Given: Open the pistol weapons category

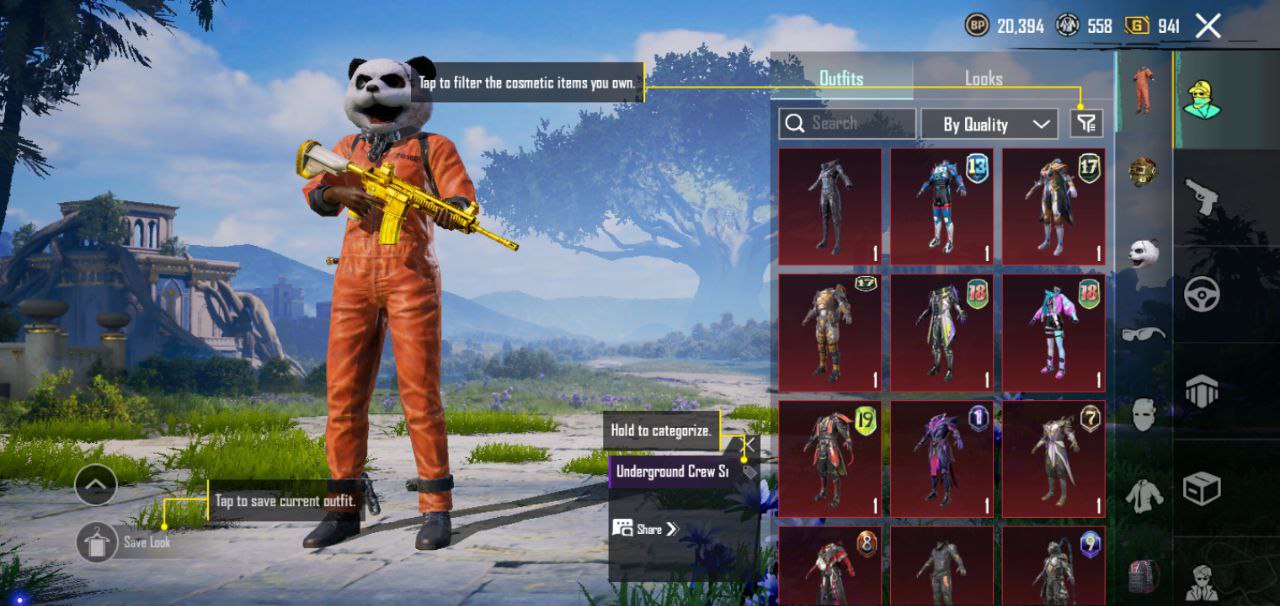Looking at the screenshot, I should 1201,197.
